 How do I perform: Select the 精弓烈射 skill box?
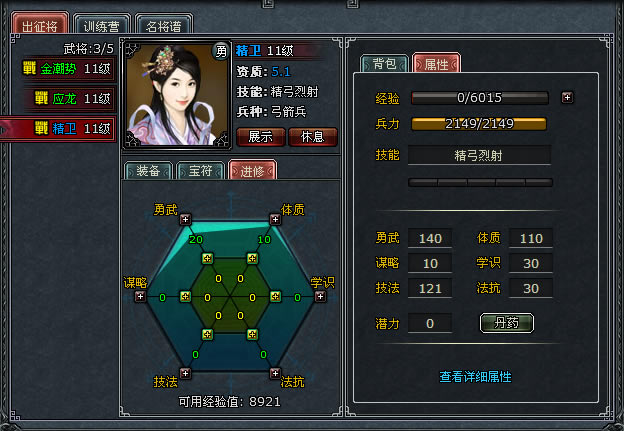pyautogui.click(x=479, y=155)
